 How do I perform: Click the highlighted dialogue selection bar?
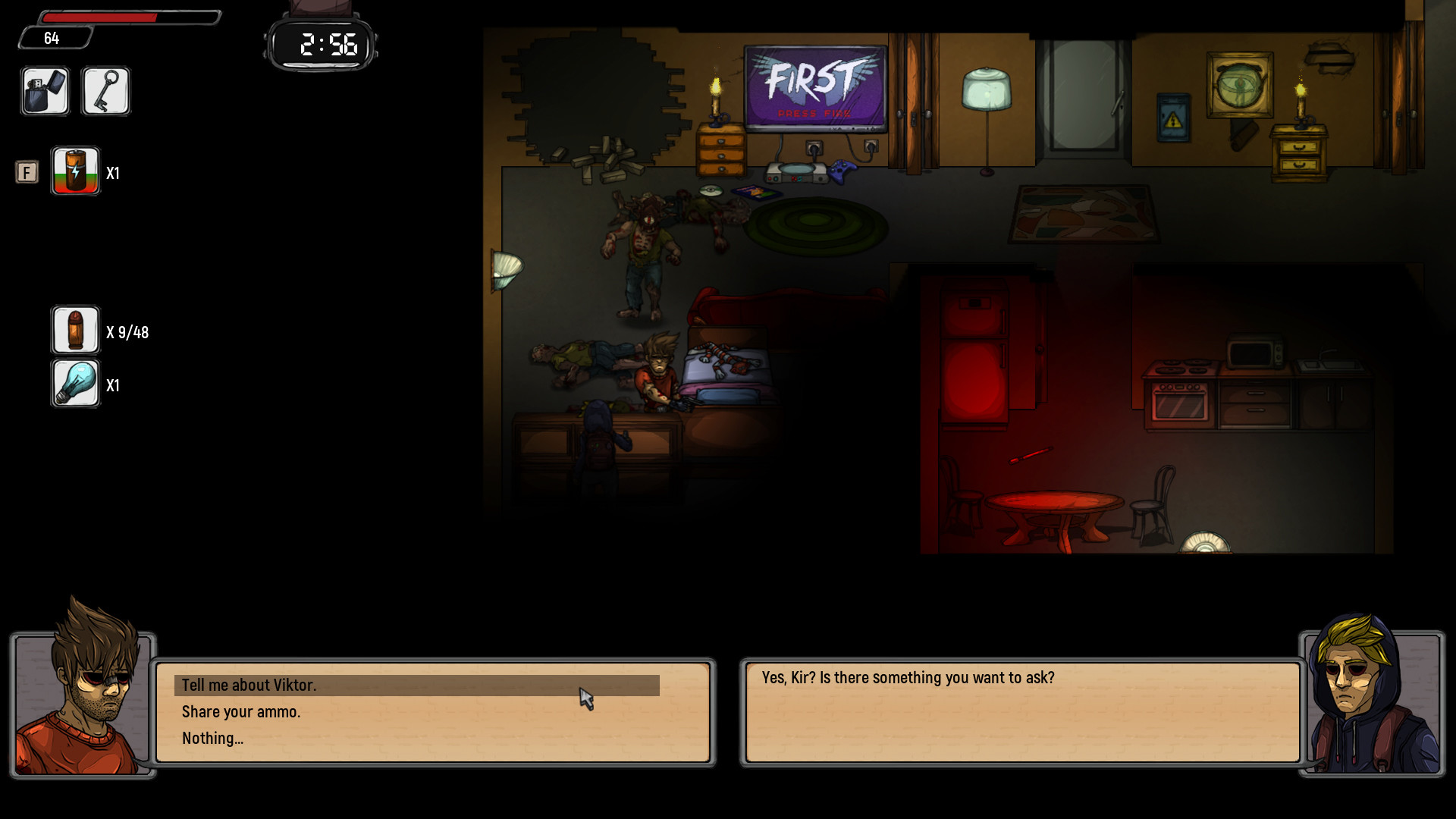pos(417,686)
